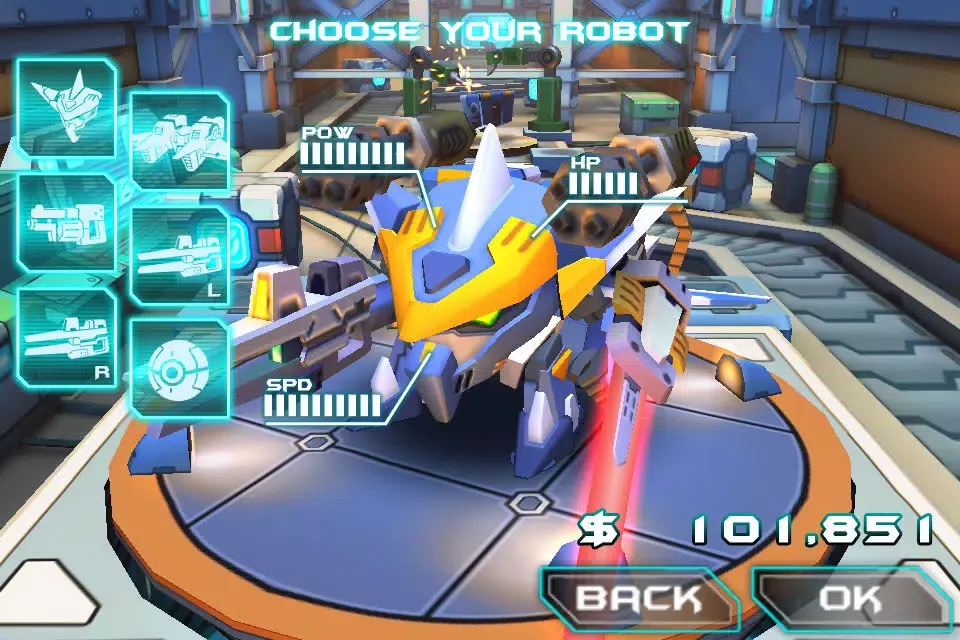Open the twin shoulder launchers slot
The height and width of the screenshot is (640, 960).
click(180, 140)
